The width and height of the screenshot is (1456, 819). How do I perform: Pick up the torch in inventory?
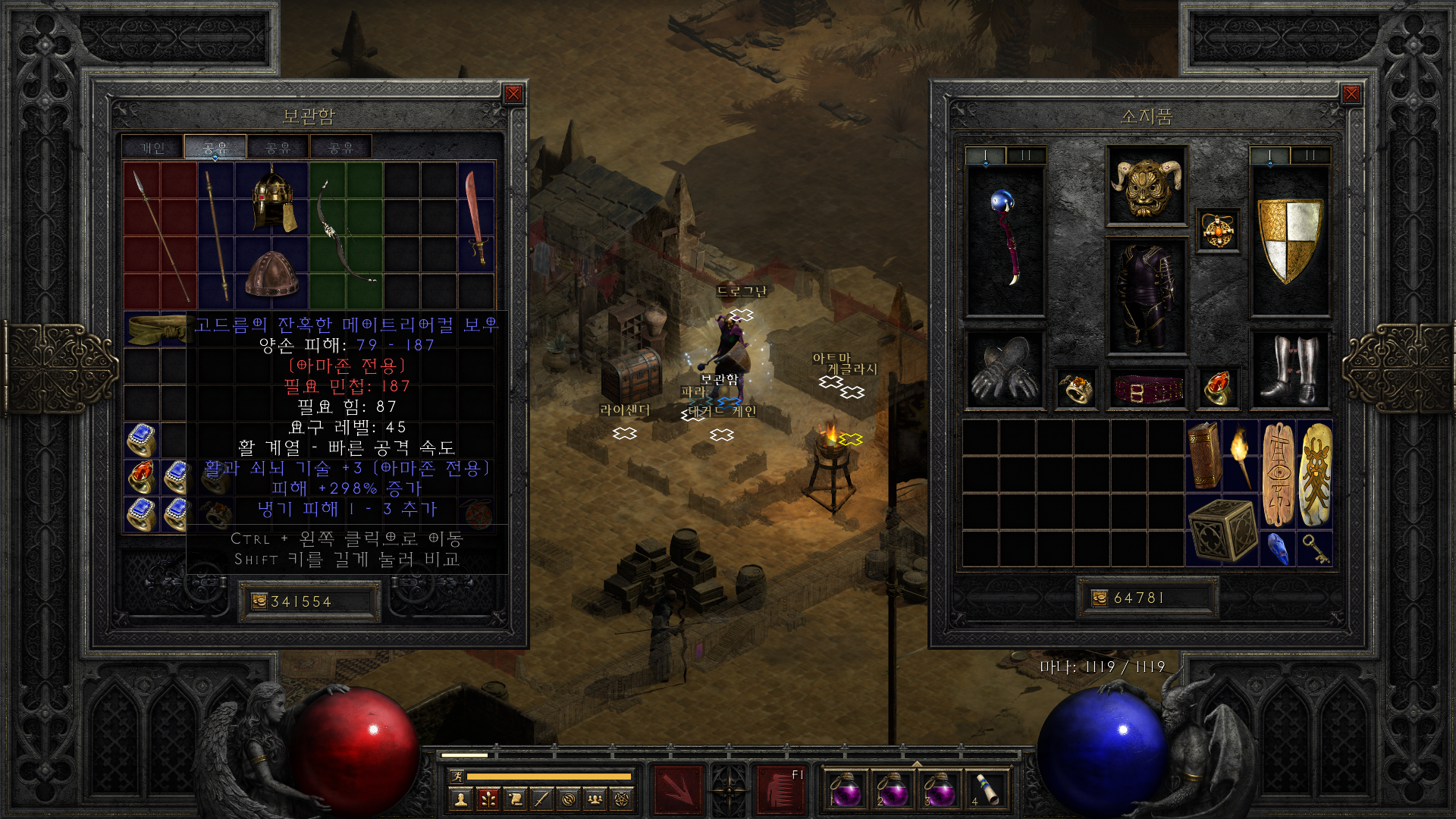1240,457
